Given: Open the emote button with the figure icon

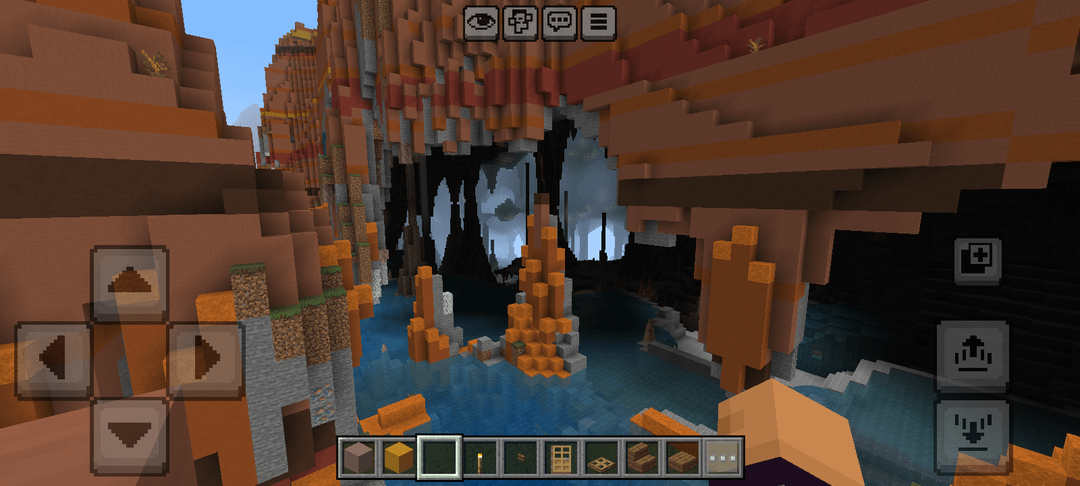Looking at the screenshot, I should pyautogui.click(x=520, y=22).
